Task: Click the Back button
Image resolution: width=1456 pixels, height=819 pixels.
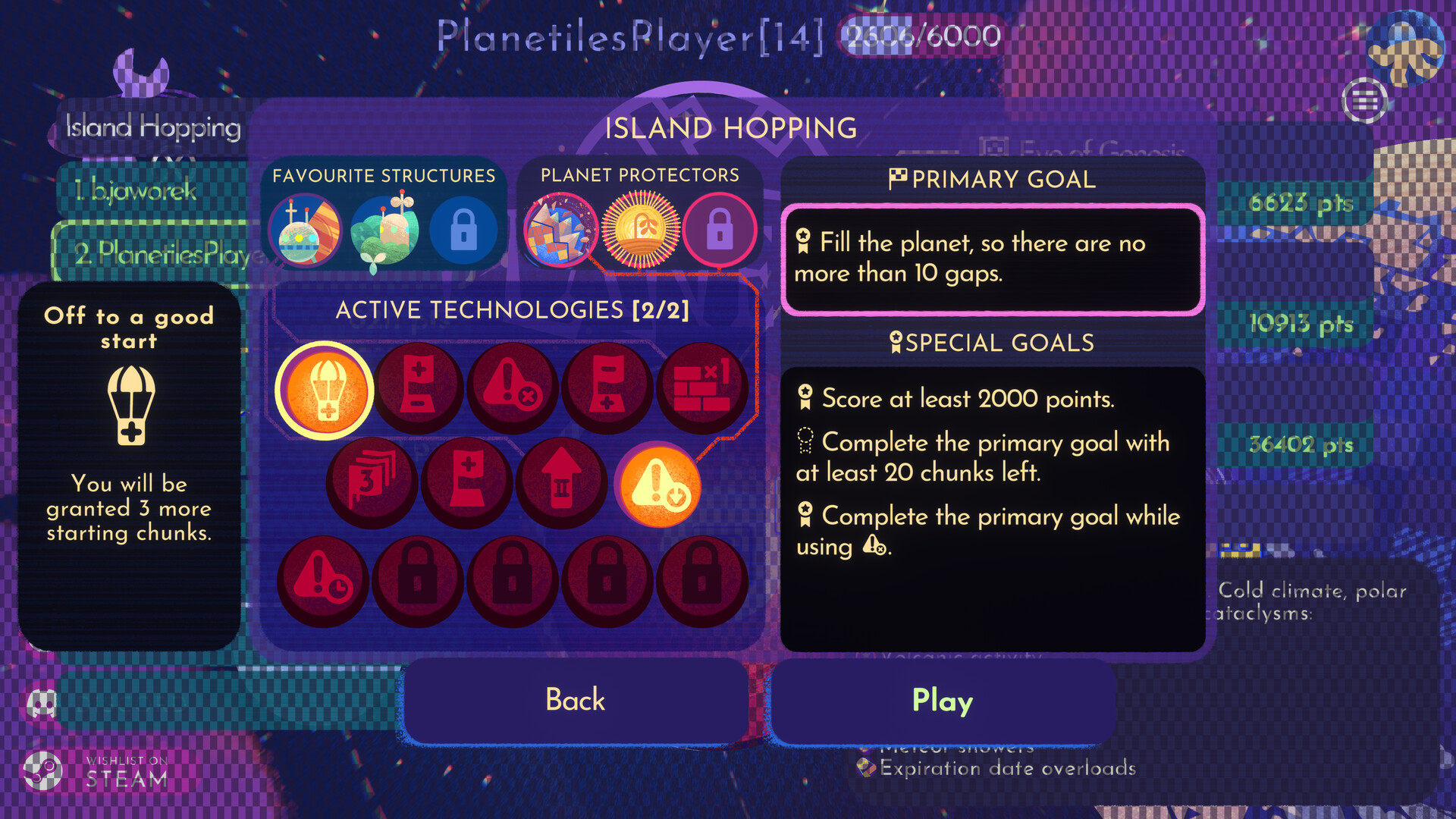Action: (574, 700)
